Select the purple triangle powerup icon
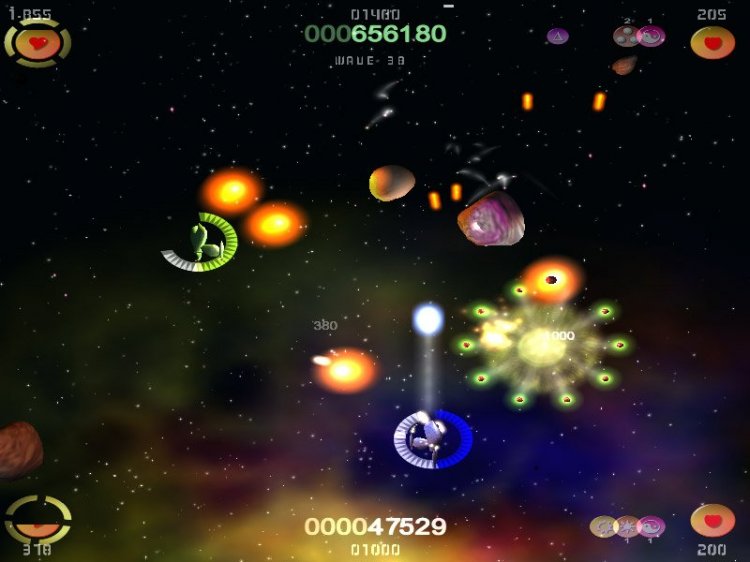Viewport: 750px width, 562px height. (558, 36)
